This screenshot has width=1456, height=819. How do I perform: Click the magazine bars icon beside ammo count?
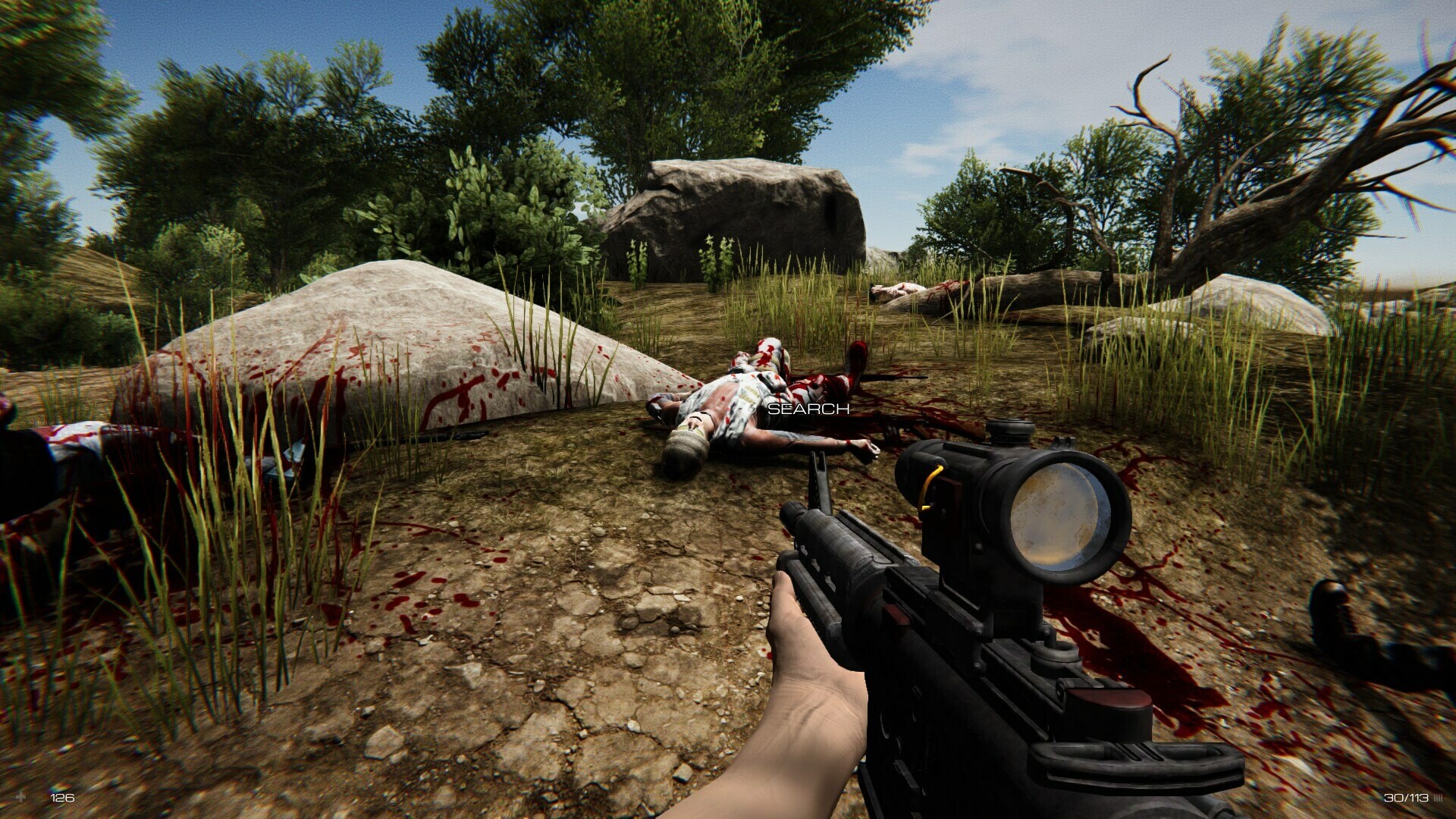1437,797
